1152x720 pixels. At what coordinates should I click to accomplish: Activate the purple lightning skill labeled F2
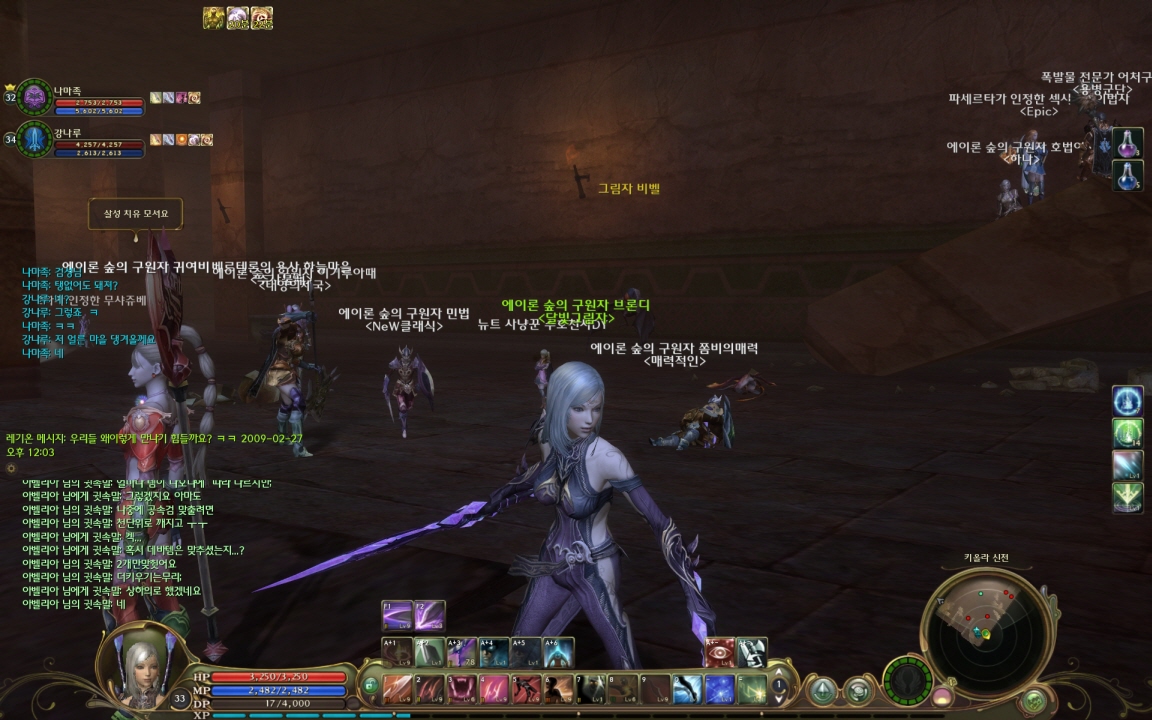point(430,615)
